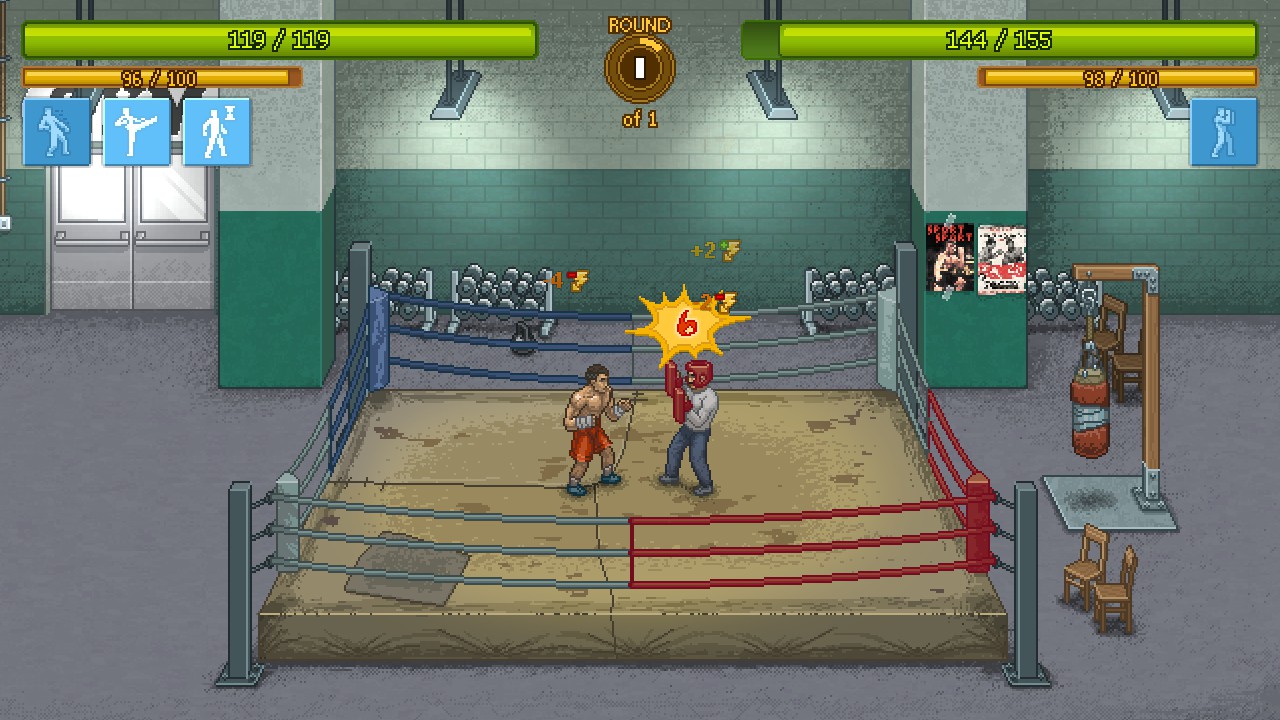Select the dodging fighter skill icon
The image size is (1280, 720).
[x=57, y=131]
